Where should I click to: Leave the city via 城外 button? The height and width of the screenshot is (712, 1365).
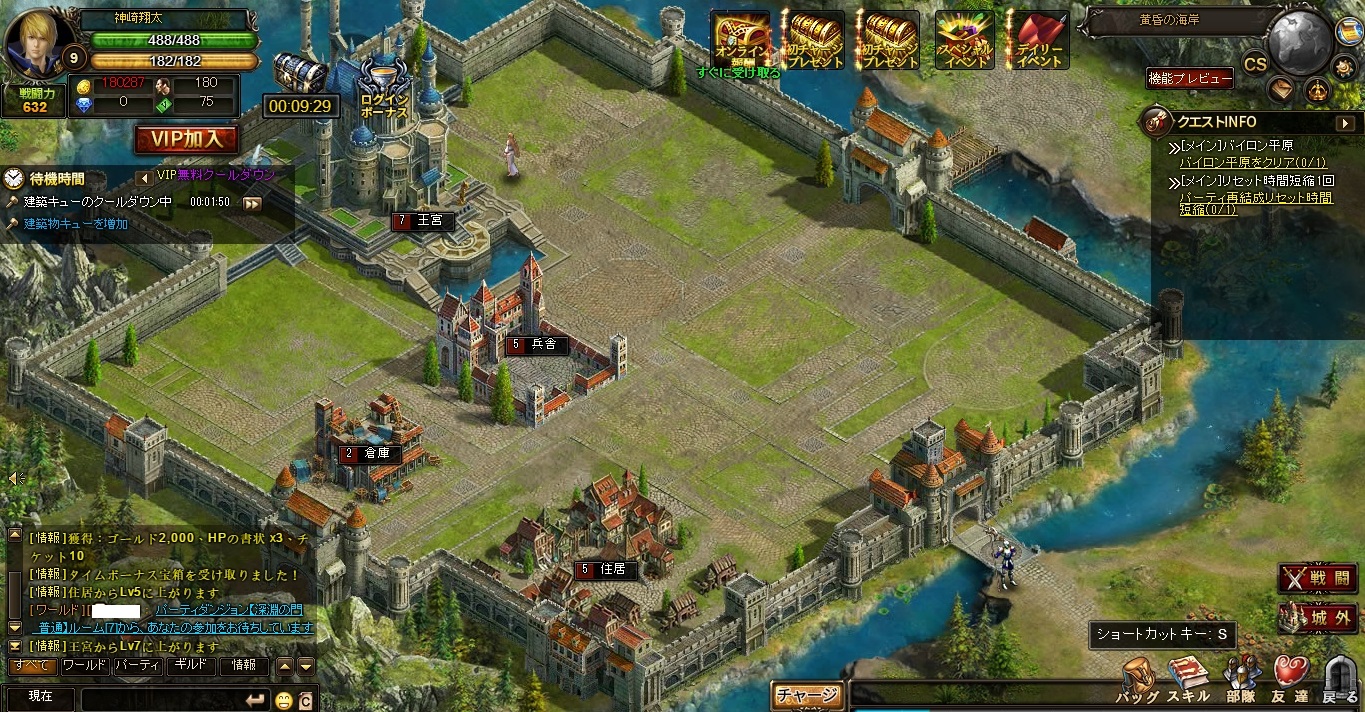point(1317,617)
